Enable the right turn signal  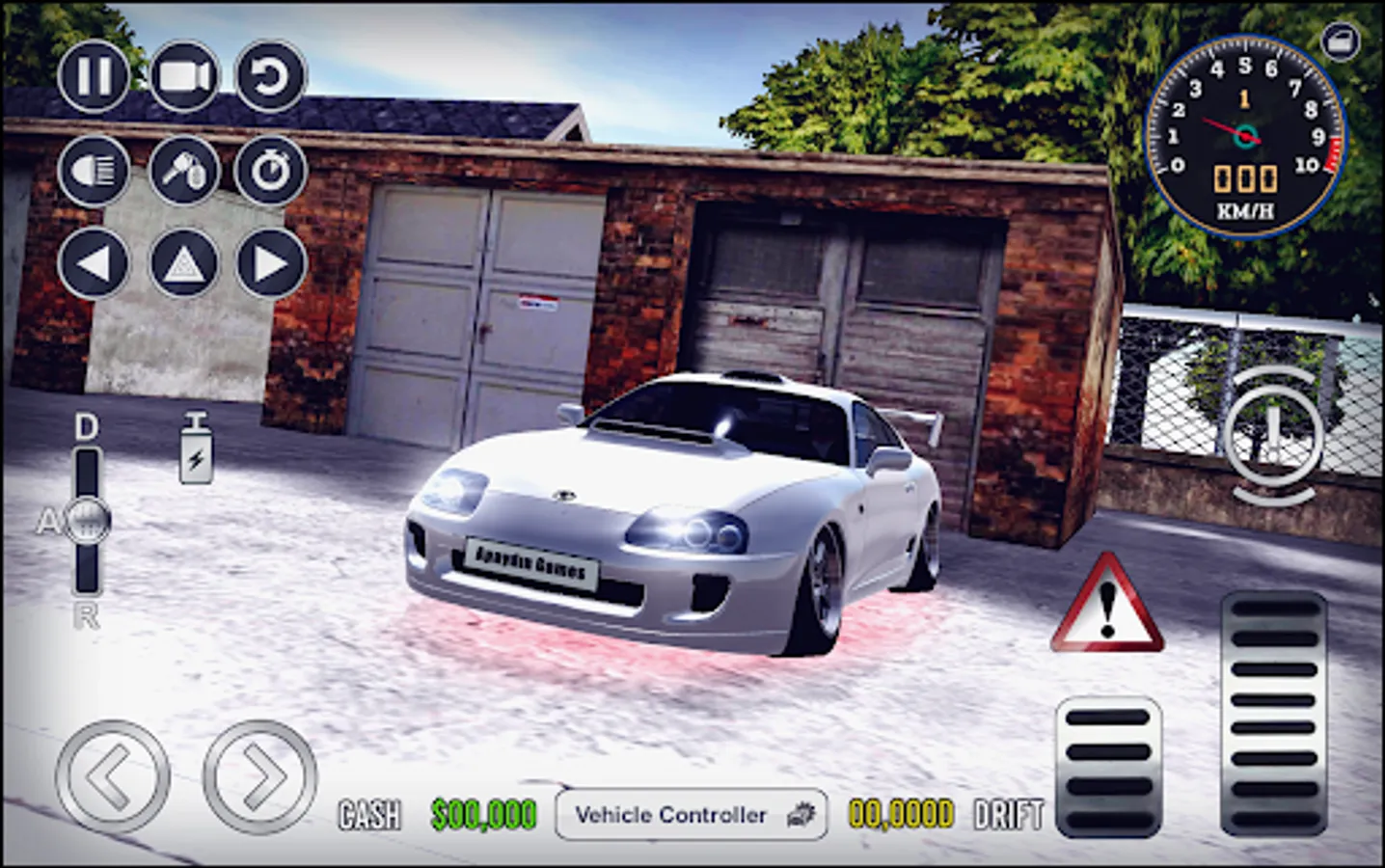pos(271,263)
